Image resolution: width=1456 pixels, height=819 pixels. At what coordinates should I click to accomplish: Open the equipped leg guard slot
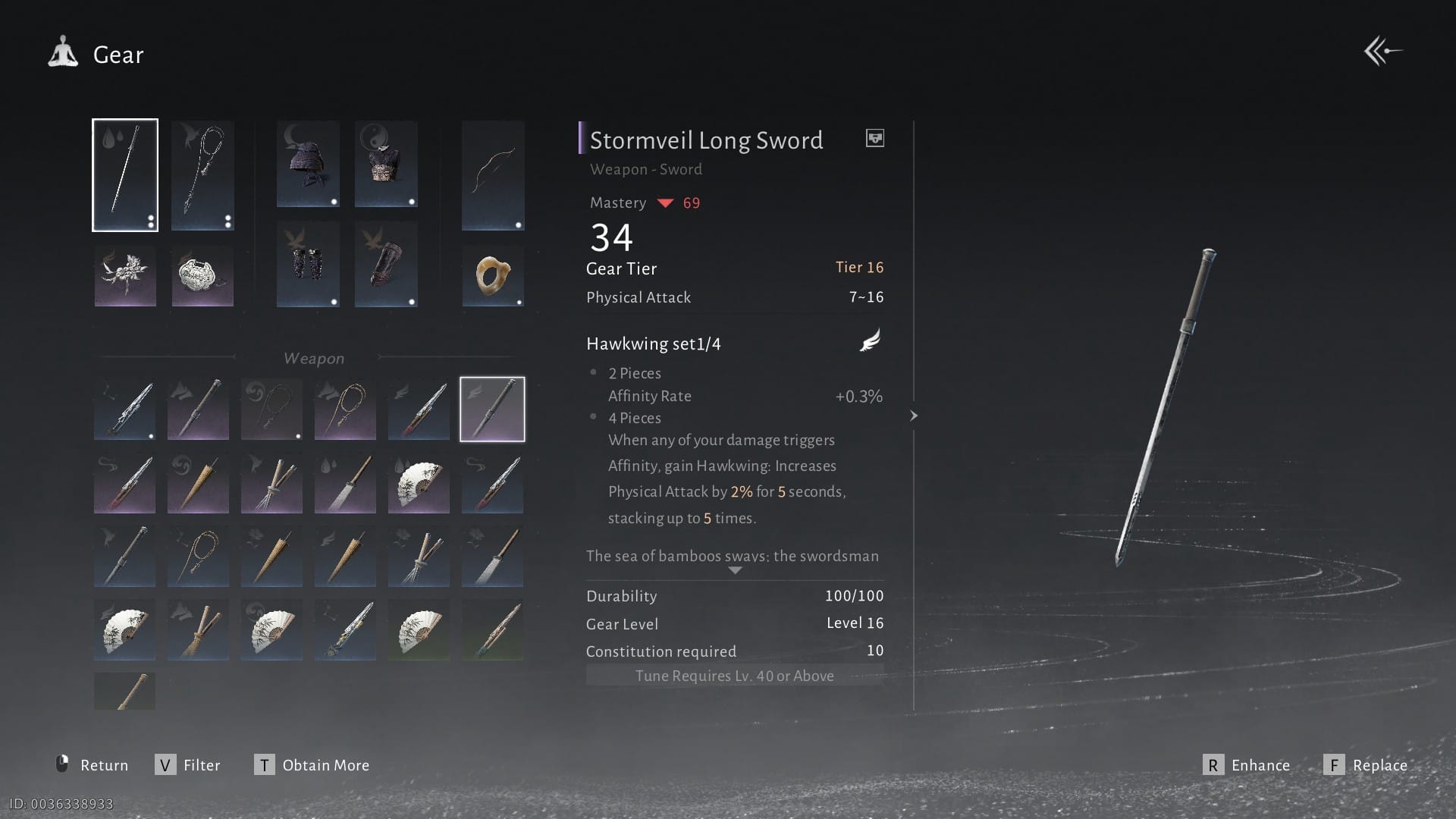[x=386, y=264]
